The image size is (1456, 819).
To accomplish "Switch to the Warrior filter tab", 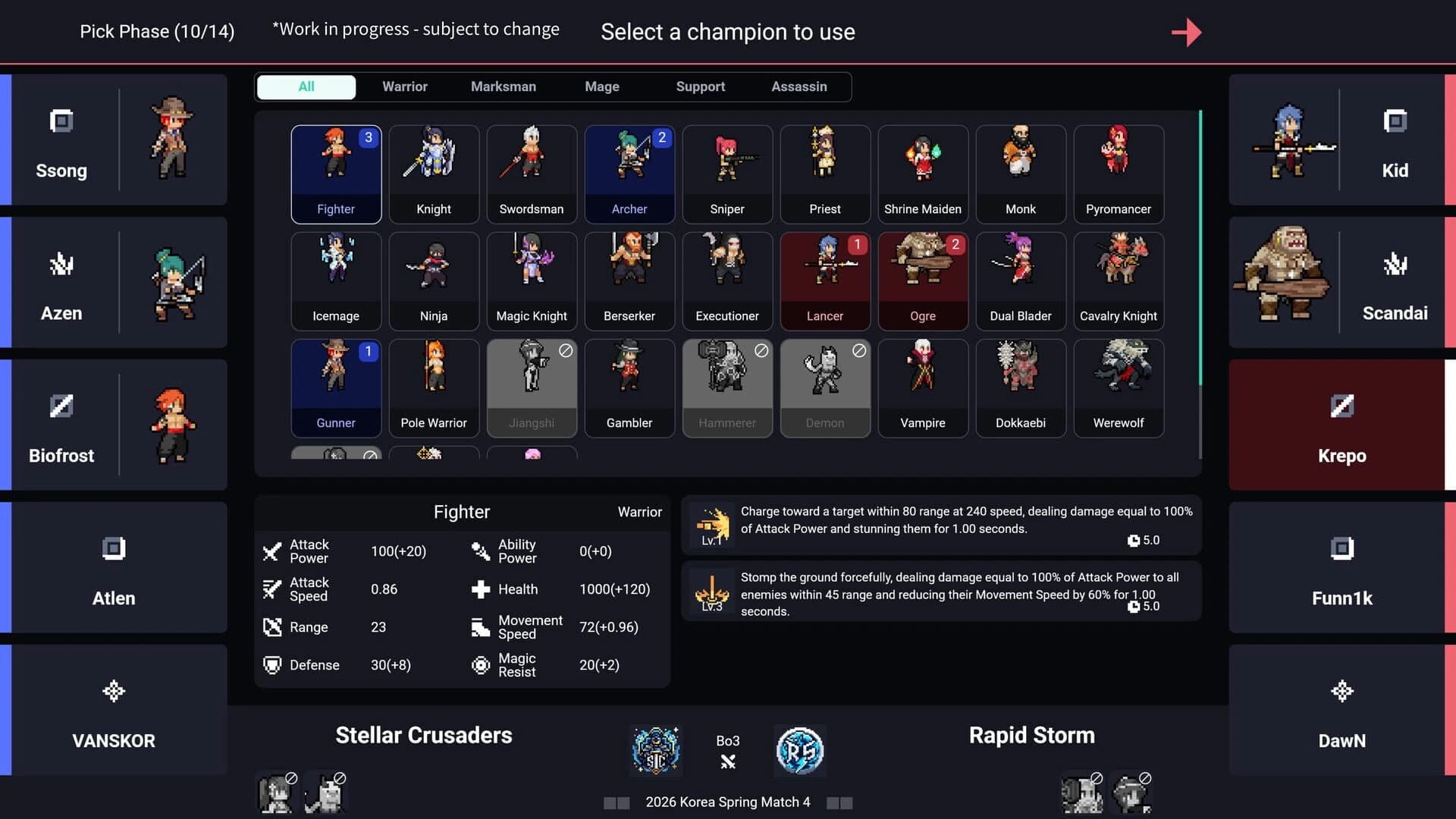I will coord(404,86).
